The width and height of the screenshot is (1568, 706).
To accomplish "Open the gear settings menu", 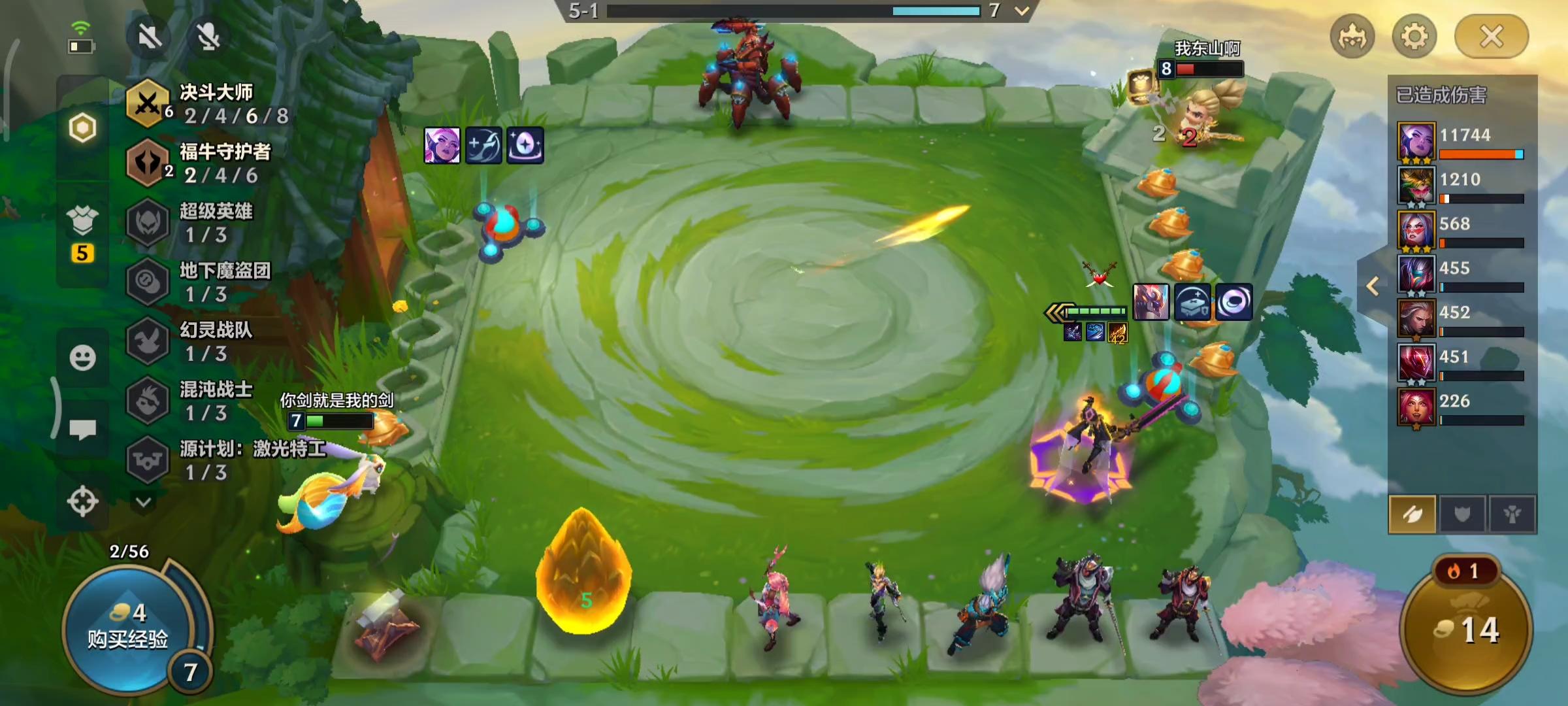I will point(1414,37).
